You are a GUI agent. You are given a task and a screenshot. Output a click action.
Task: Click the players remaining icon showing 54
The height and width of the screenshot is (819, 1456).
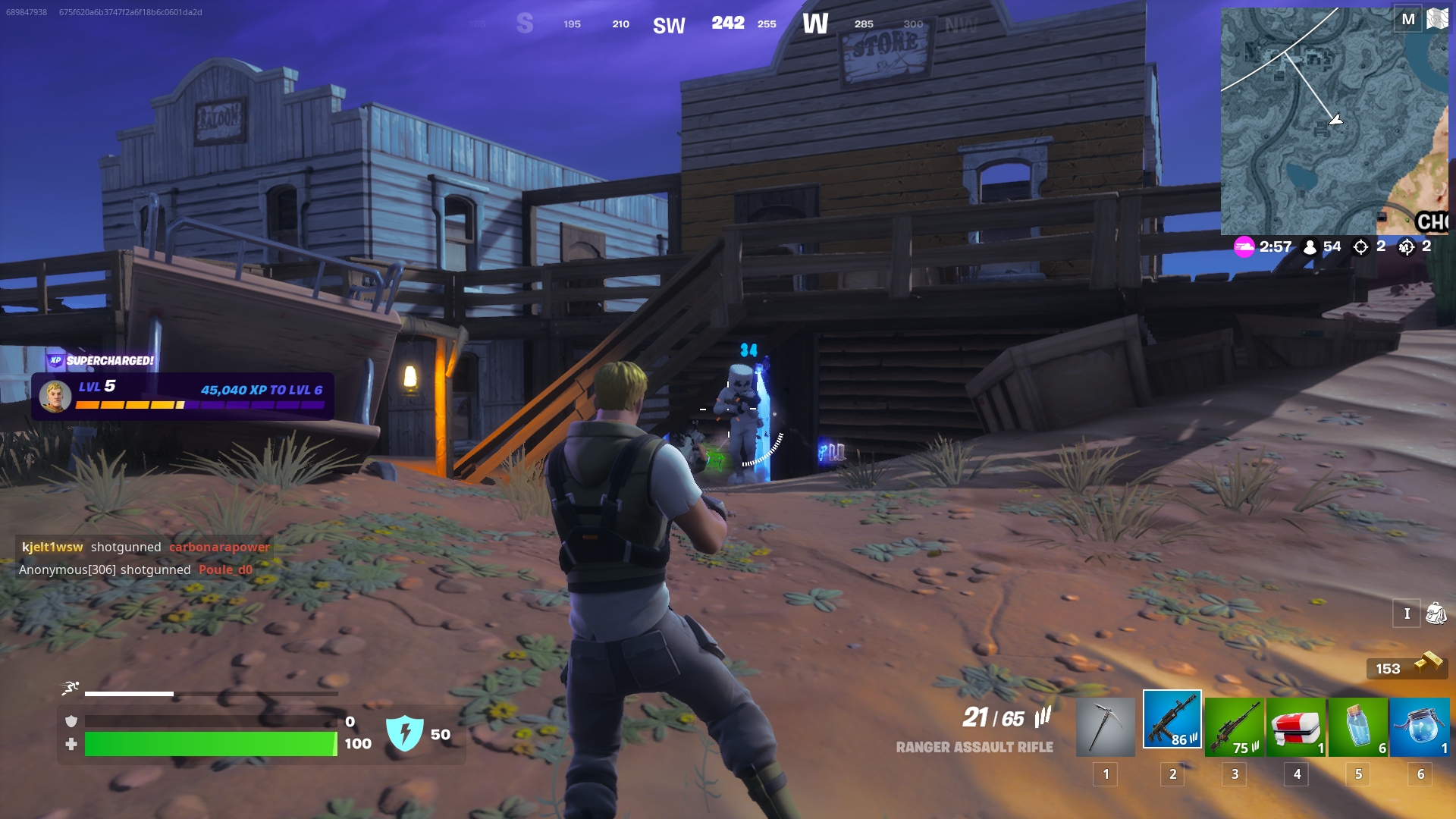1310,246
